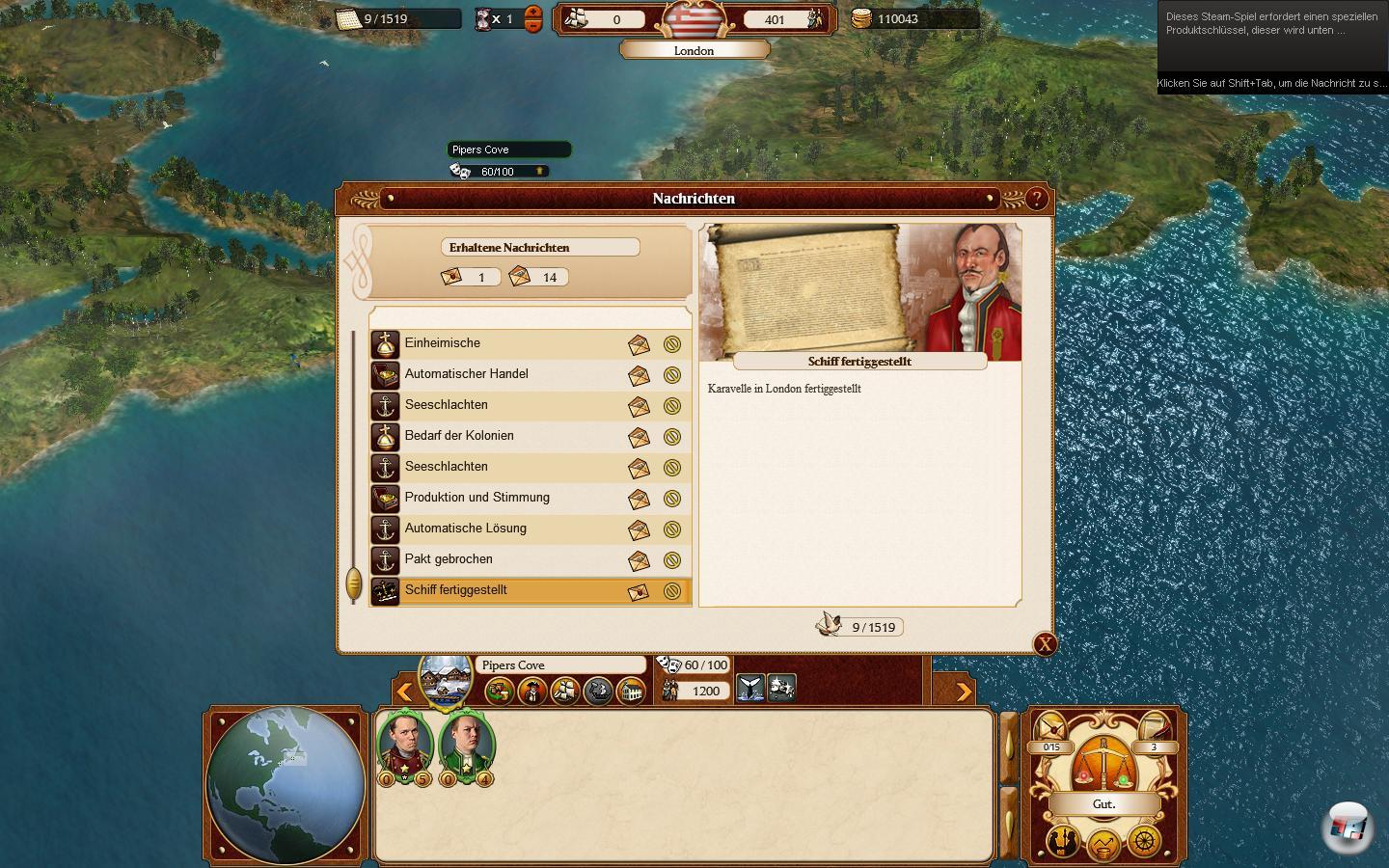Select the red-coated officer portrait

[405, 745]
